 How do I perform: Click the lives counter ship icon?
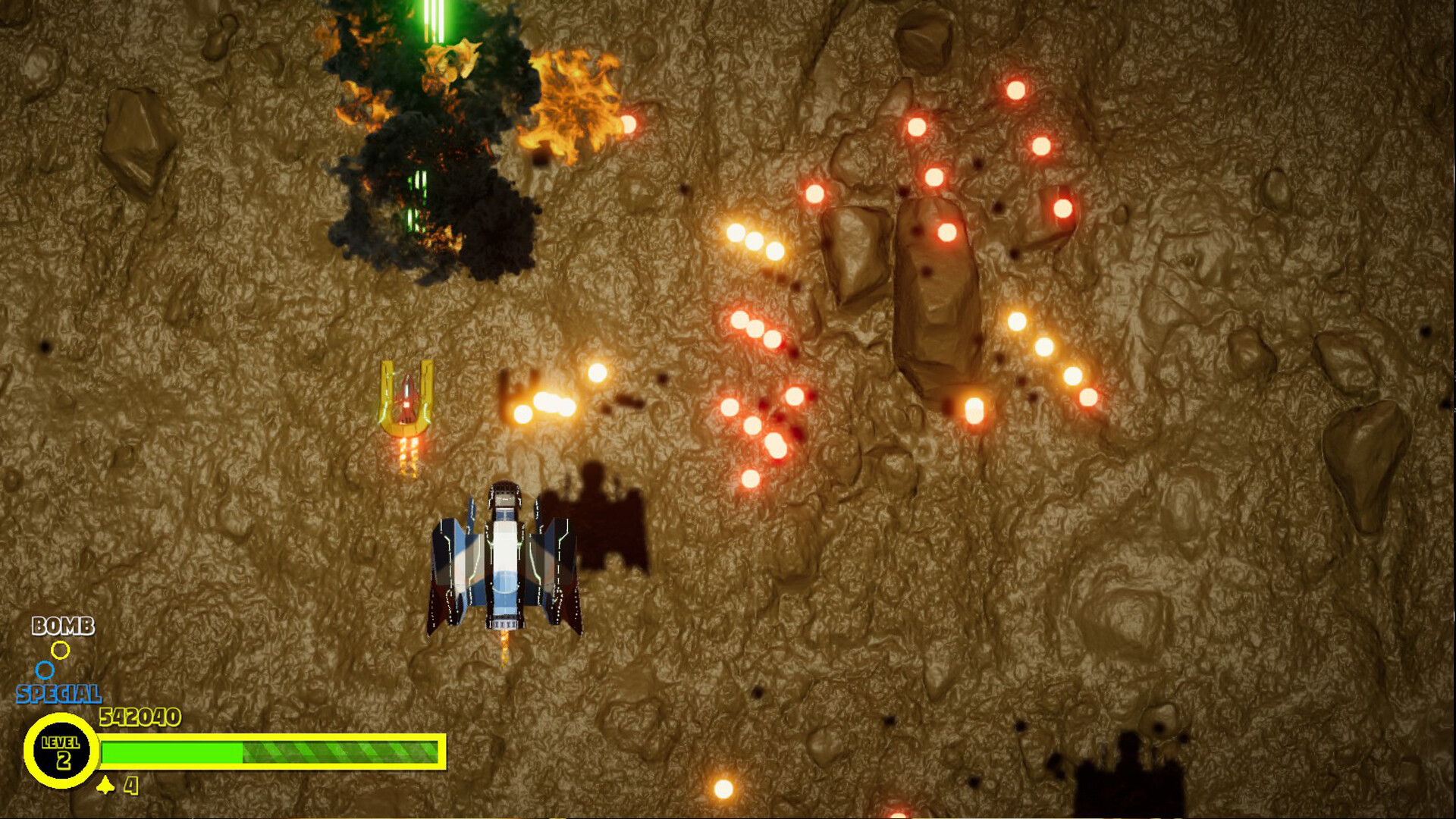click(x=106, y=786)
